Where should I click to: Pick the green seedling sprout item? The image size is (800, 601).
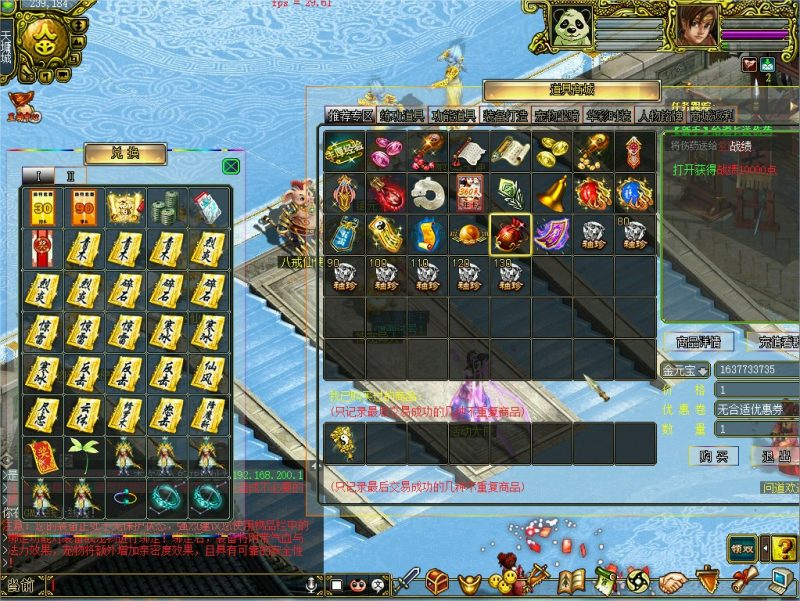click(x=84, y=455)
